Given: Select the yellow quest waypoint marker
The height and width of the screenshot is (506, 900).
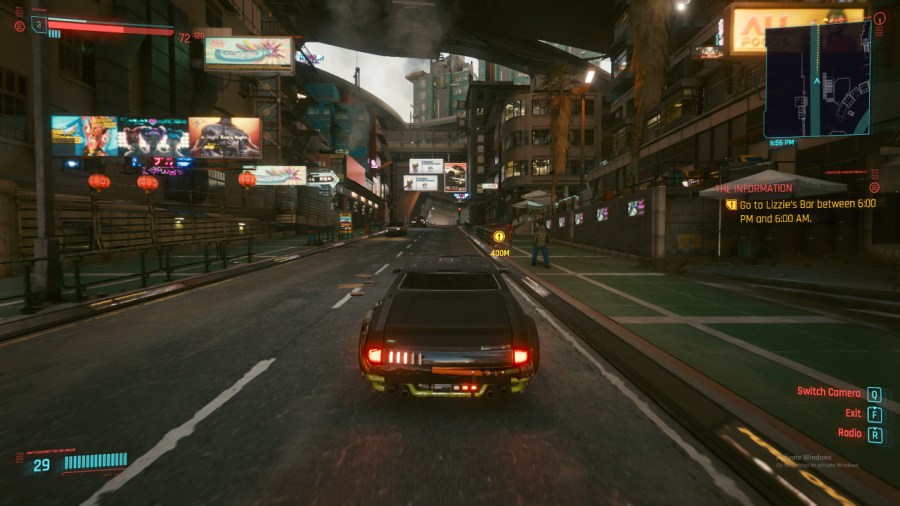Looking at the screenshot, I should click(499, 237).
